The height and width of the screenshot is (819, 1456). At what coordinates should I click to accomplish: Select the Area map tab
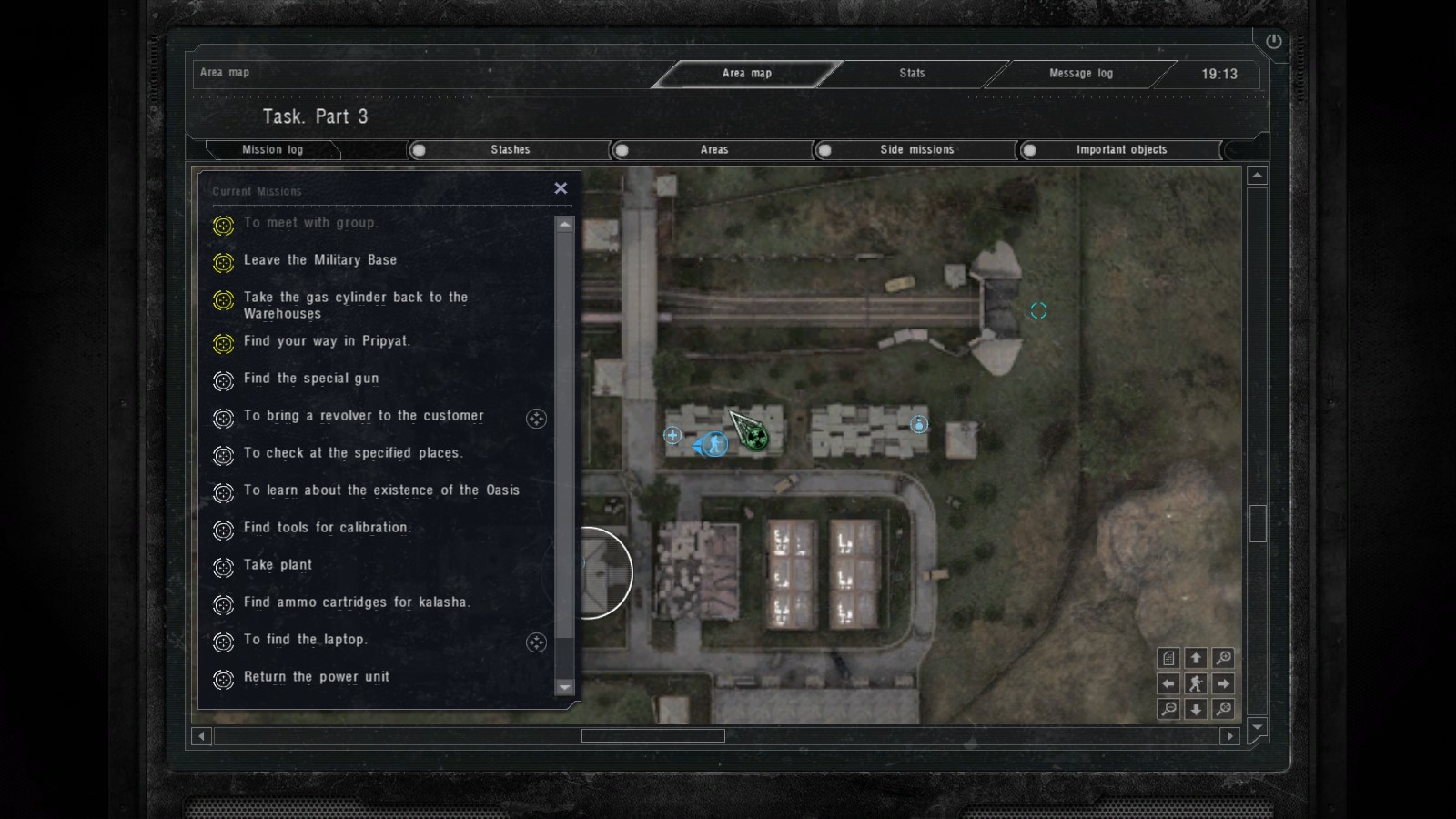pyautogui.click(x=746, y=74)
